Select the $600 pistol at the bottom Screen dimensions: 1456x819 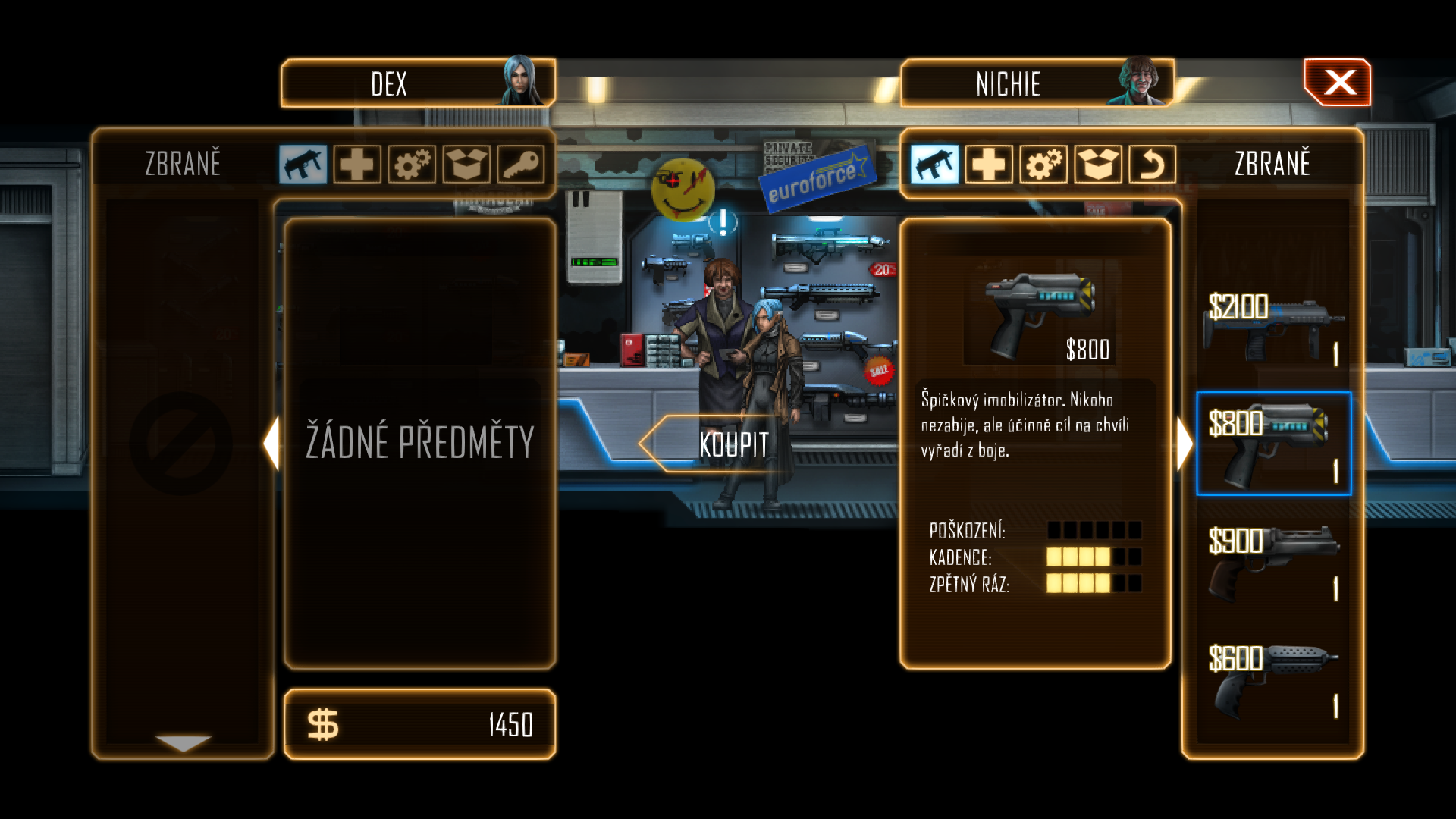tap(1272, 679)
